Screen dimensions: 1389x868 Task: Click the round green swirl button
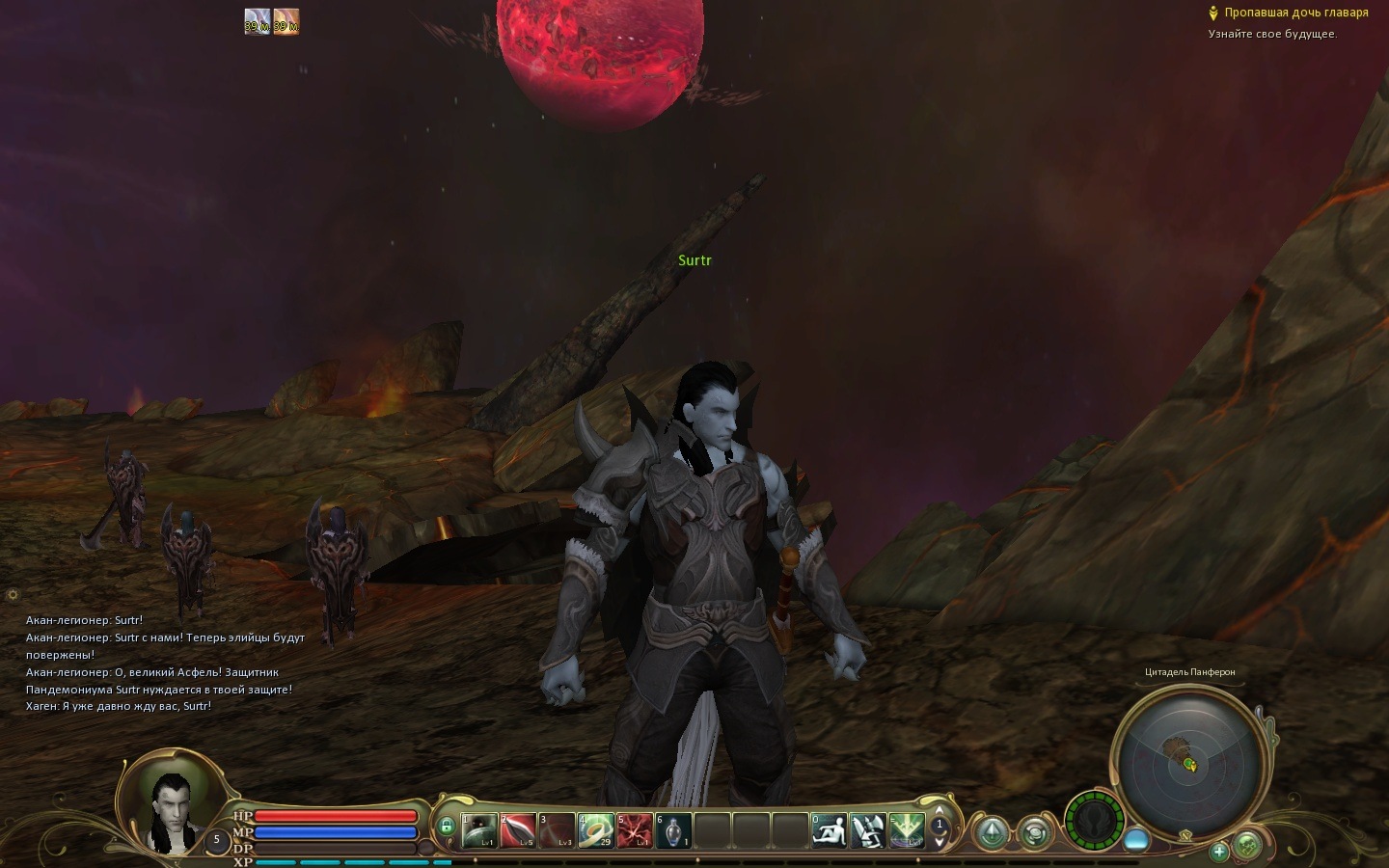pos(1035,832)
